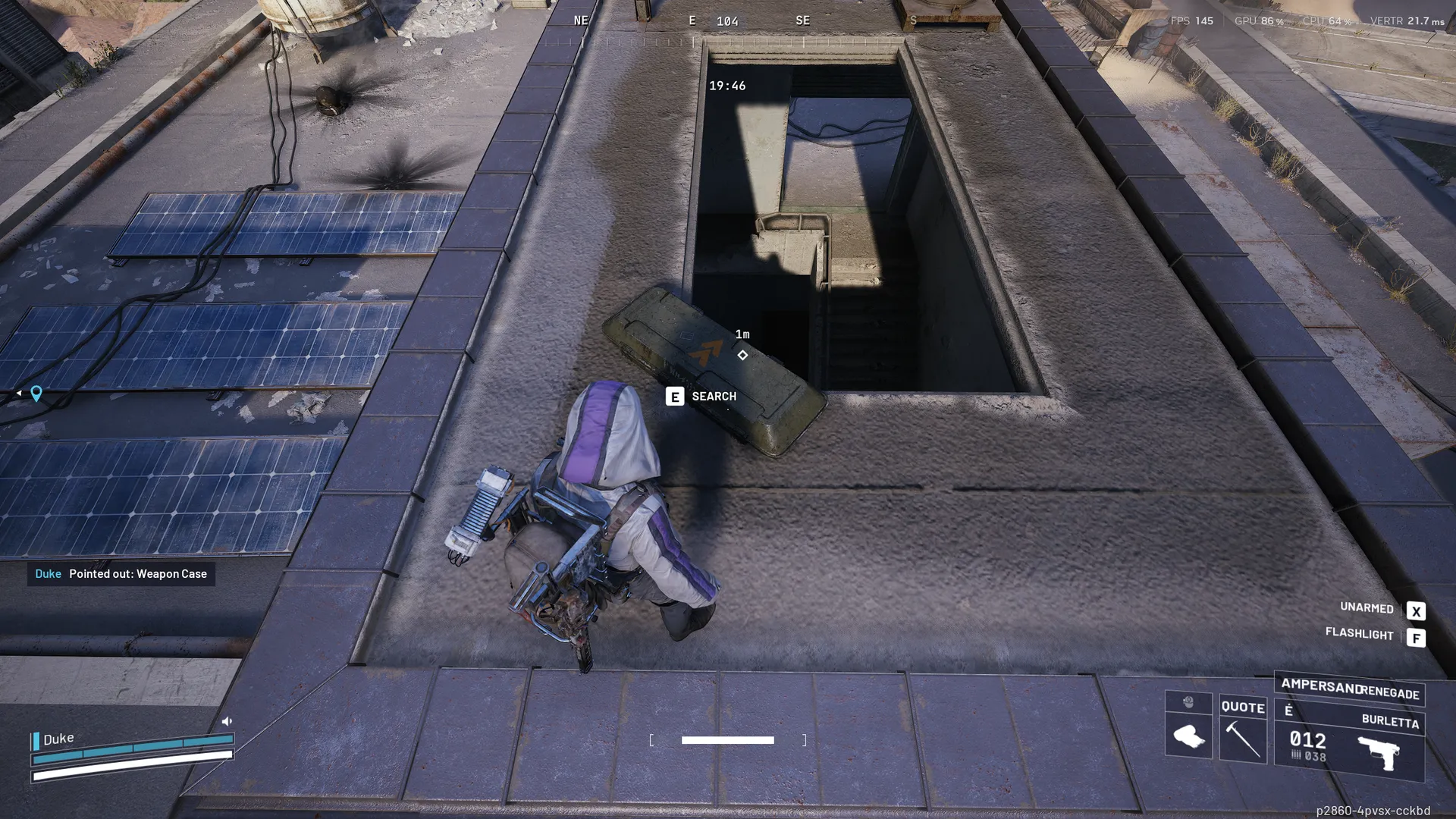Click the 'Pointed out: Weapon Case' chat message

(x=121, y=574)
